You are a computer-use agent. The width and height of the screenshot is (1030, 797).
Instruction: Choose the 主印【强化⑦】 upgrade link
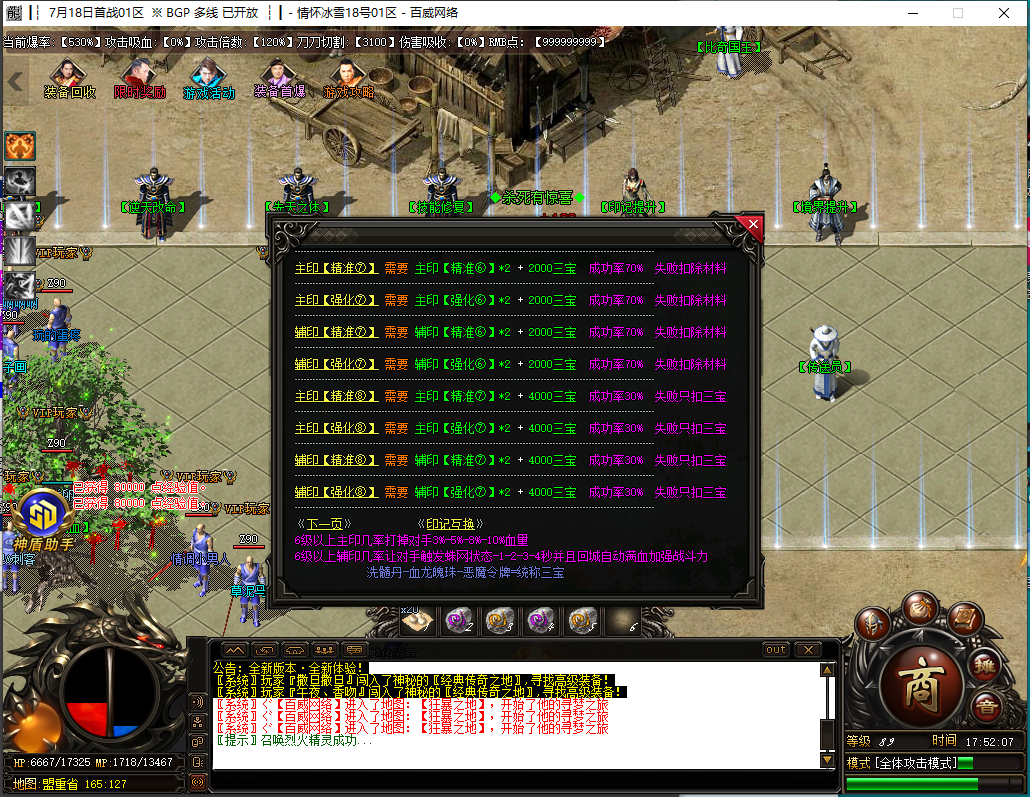(x=336, y=301)
